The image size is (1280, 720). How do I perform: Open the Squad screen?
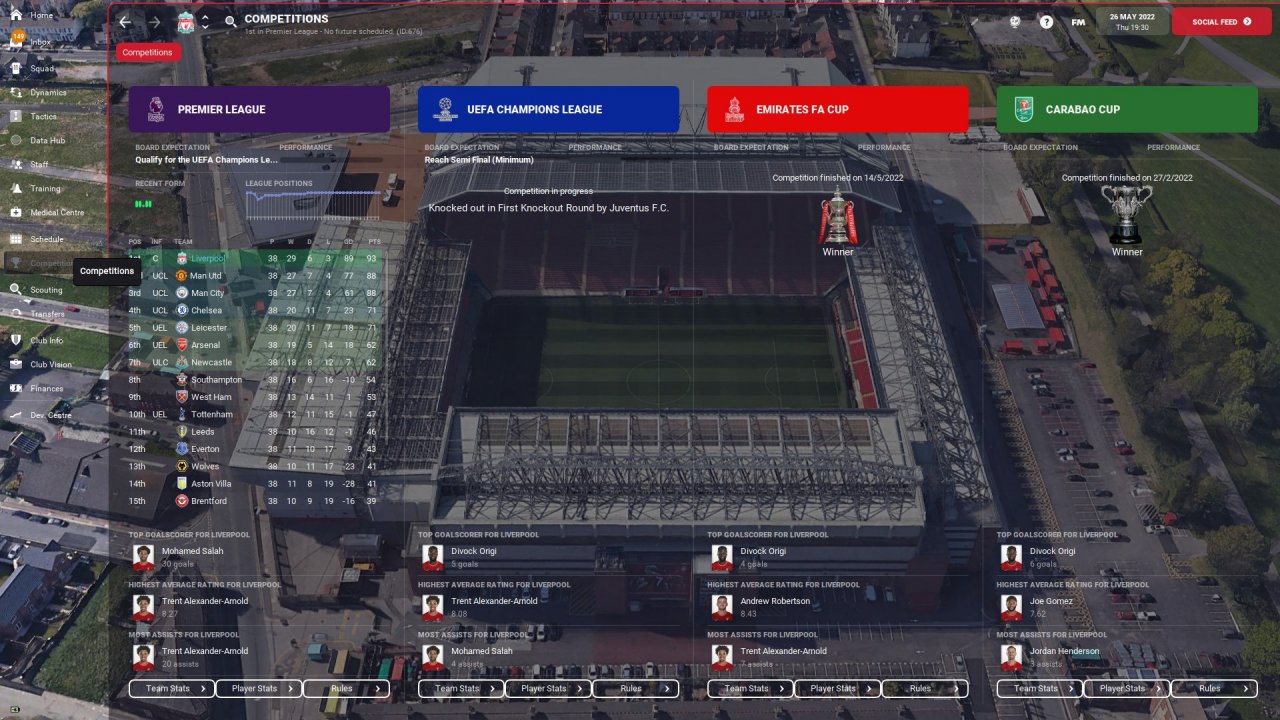point(42,69)
